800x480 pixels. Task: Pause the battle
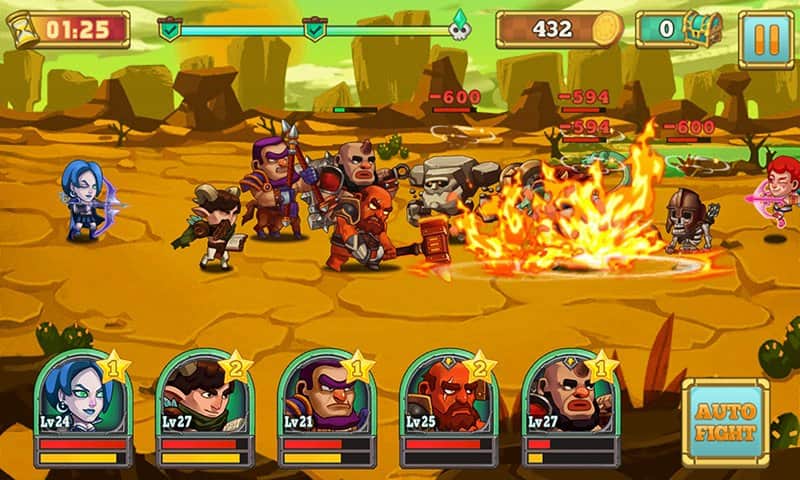coord(766,39)
